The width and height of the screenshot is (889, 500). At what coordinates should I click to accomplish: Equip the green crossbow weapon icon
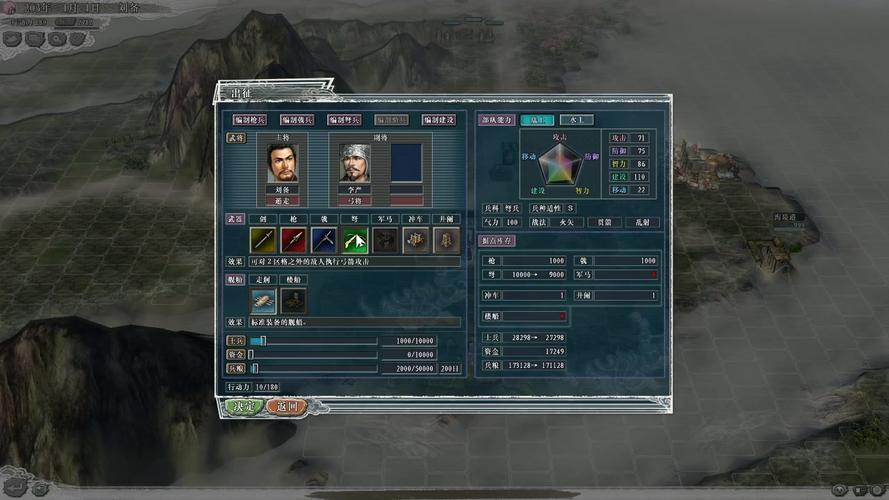coord(354,240)
